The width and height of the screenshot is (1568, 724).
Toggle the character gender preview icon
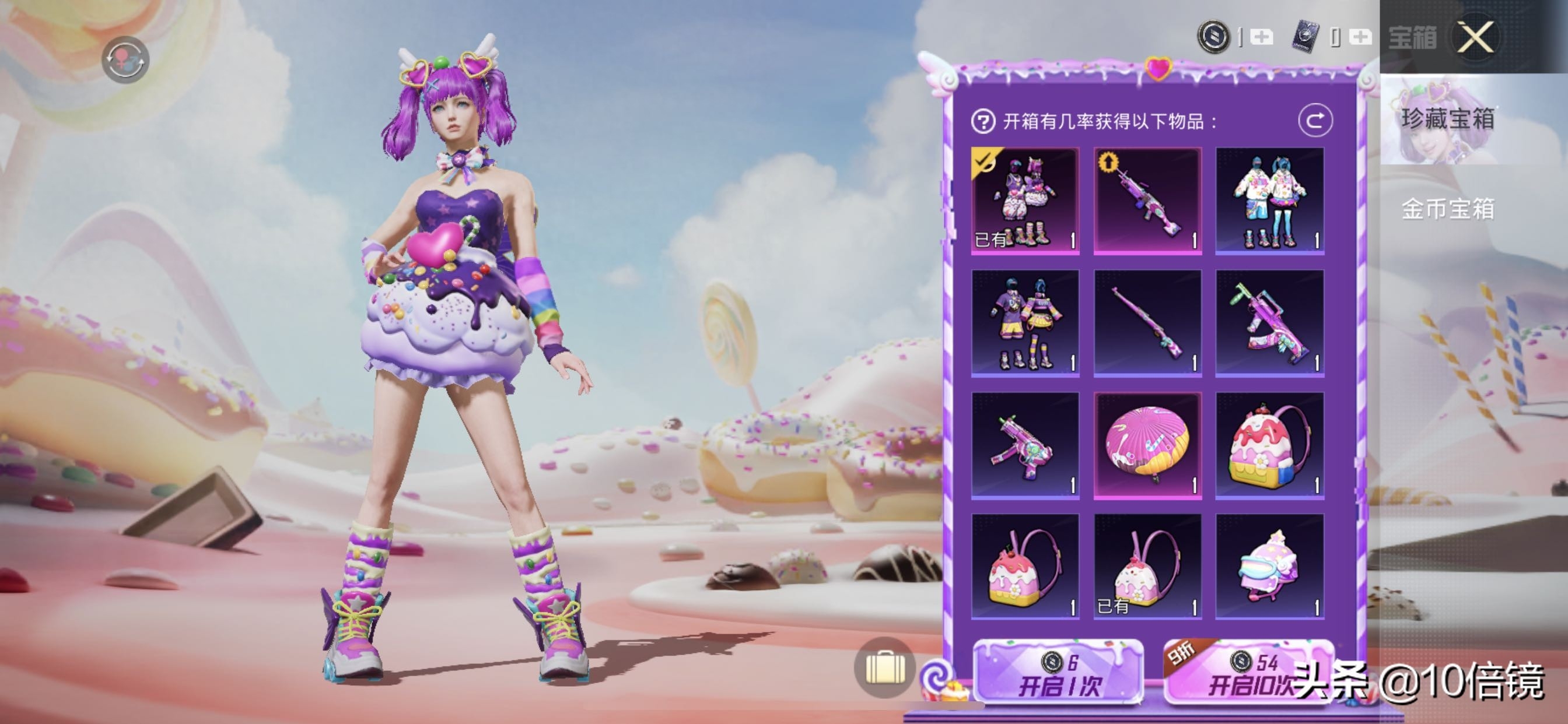click(x=125, y=59)
